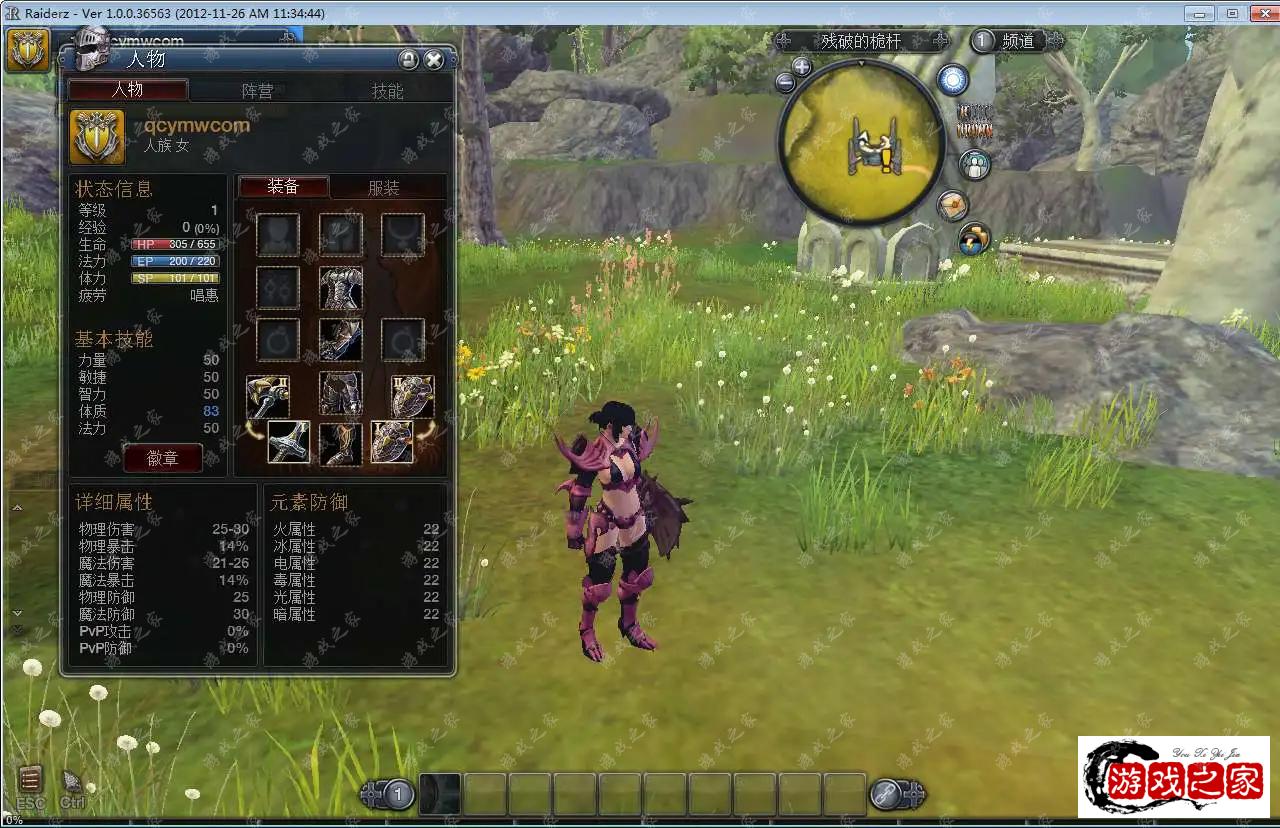Open the party members icon beside minimap

[x=974, y=164]
